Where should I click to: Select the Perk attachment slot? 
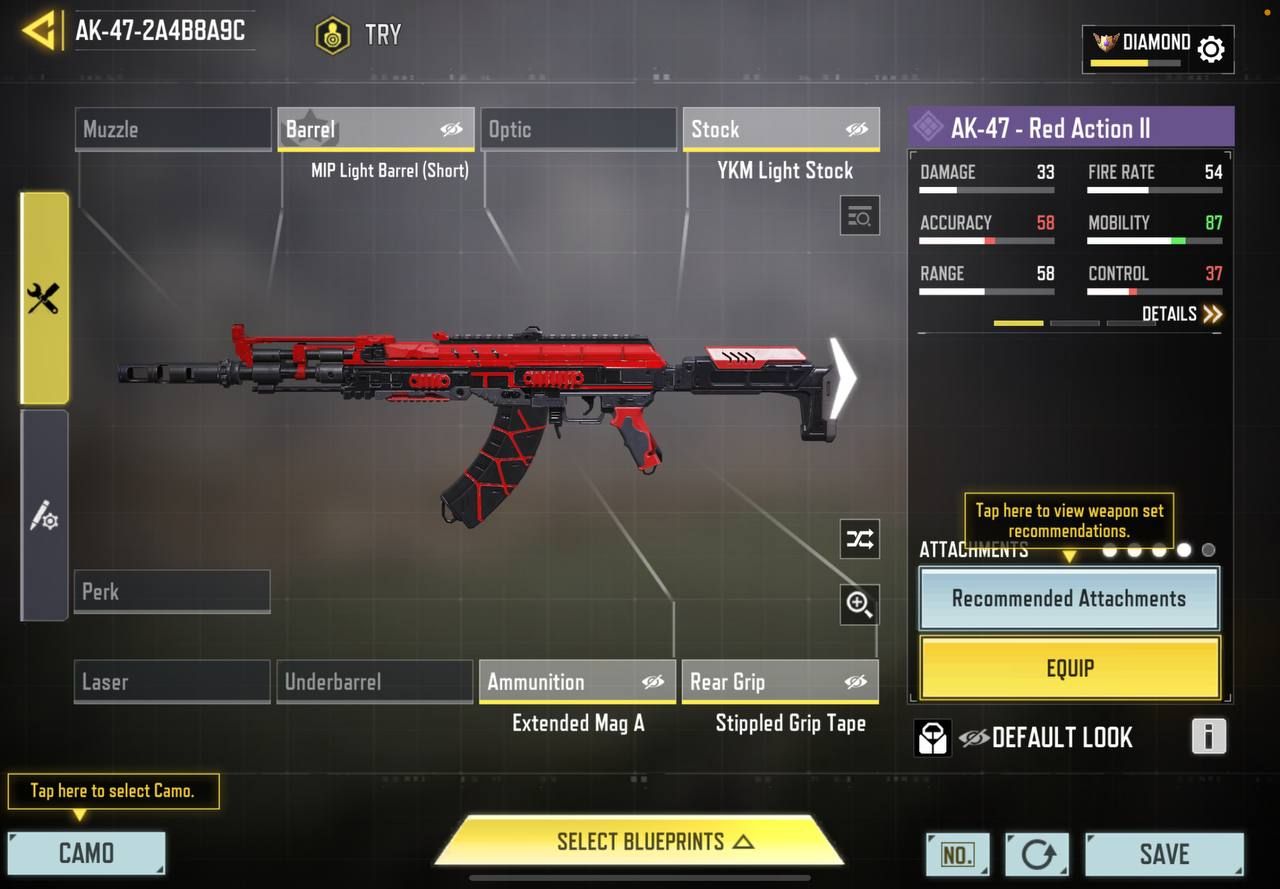click(172, 591)
